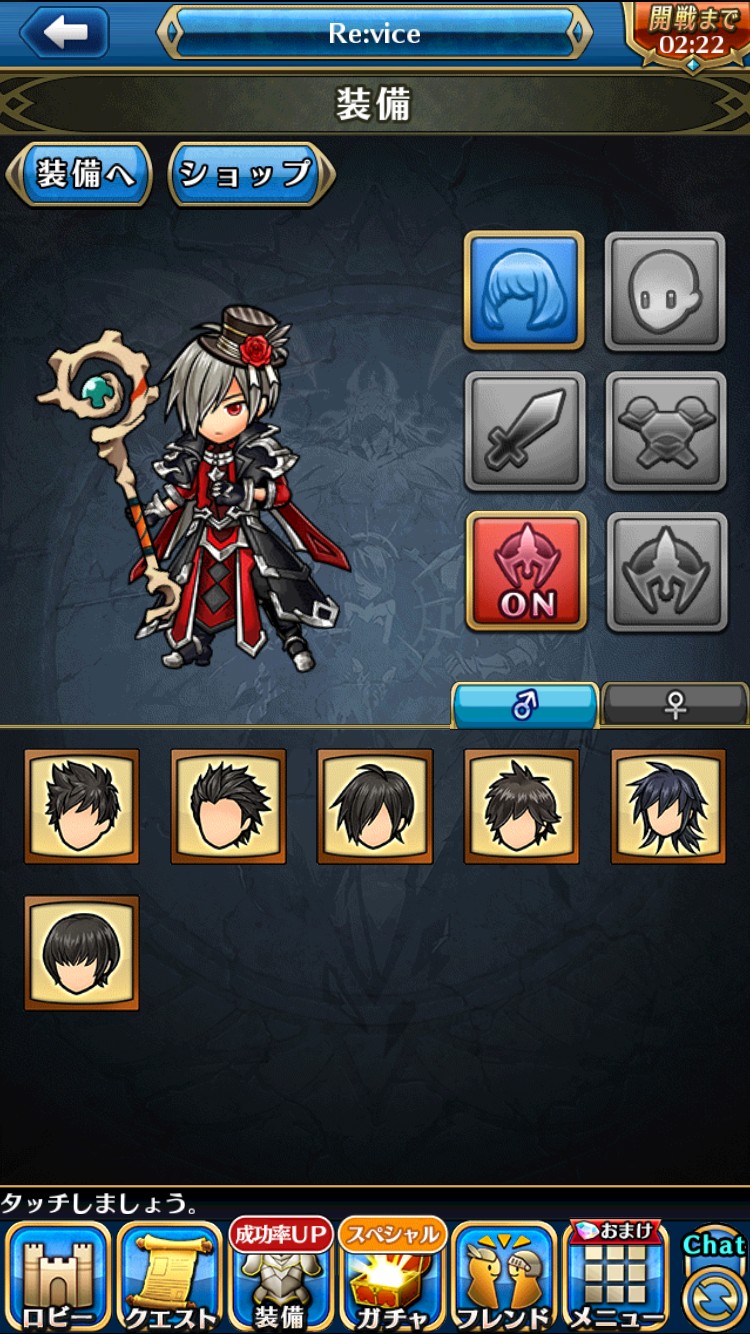Choose the sword weapon category
Screen dimensions: 750x1334
click(525, 431)
